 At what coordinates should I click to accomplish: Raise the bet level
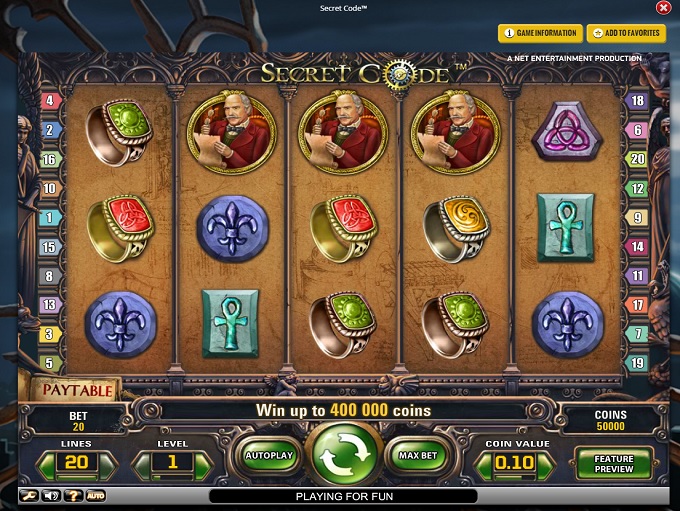point(204,463)
